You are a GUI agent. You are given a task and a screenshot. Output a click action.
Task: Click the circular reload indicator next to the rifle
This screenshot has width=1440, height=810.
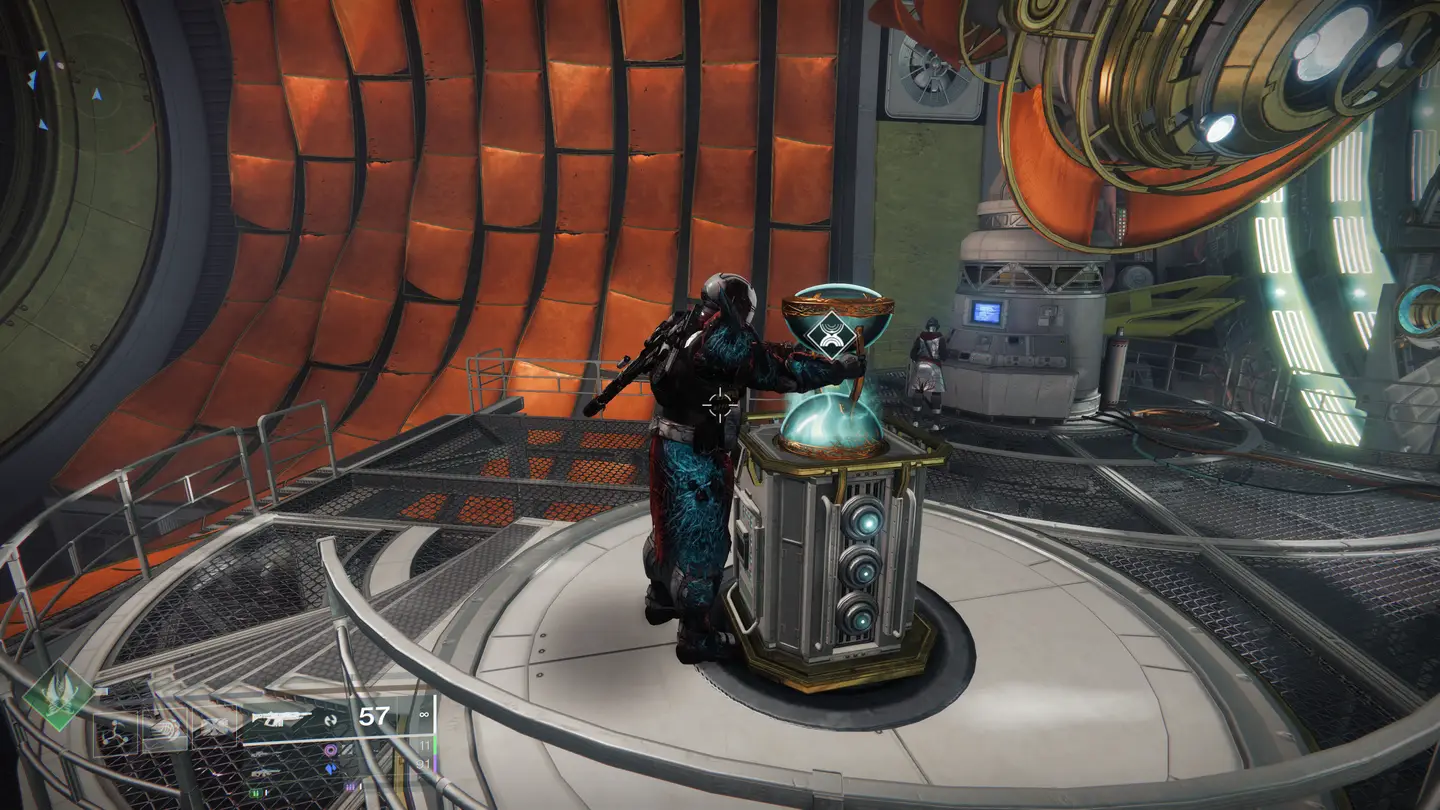332,722
